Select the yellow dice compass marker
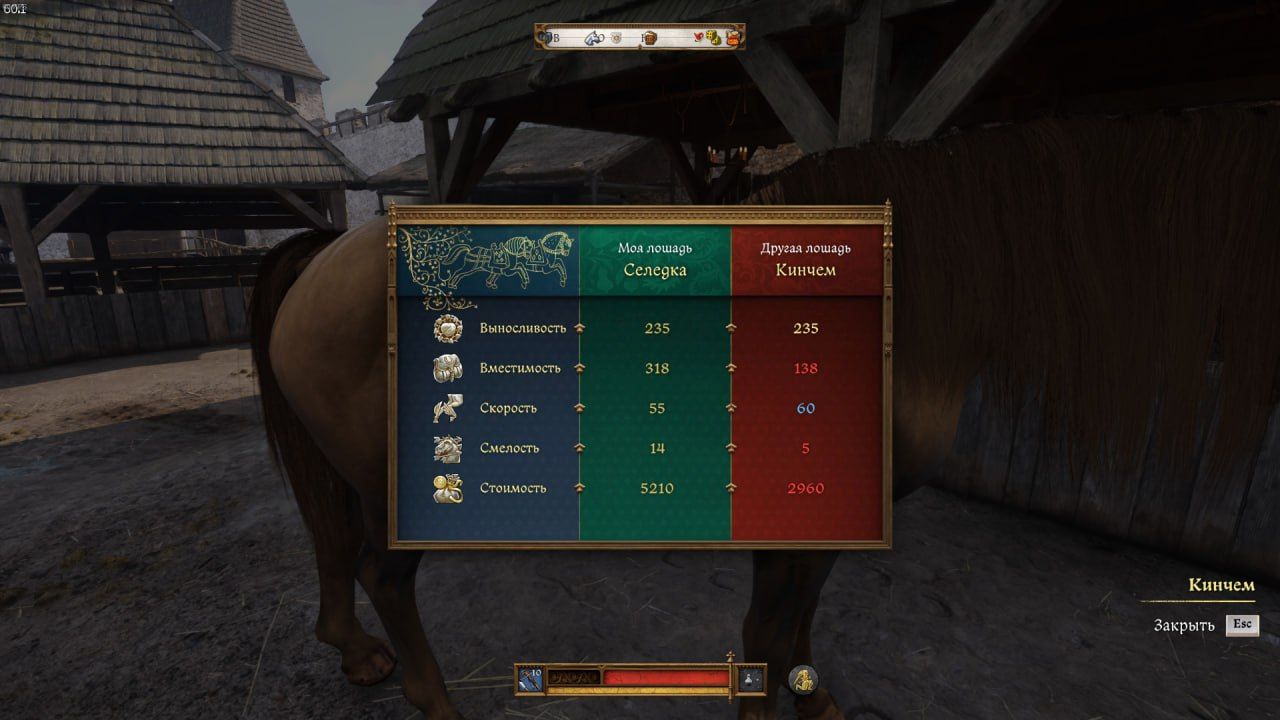The height and width of the screenshot is (720, 1280). pos(713,38)
